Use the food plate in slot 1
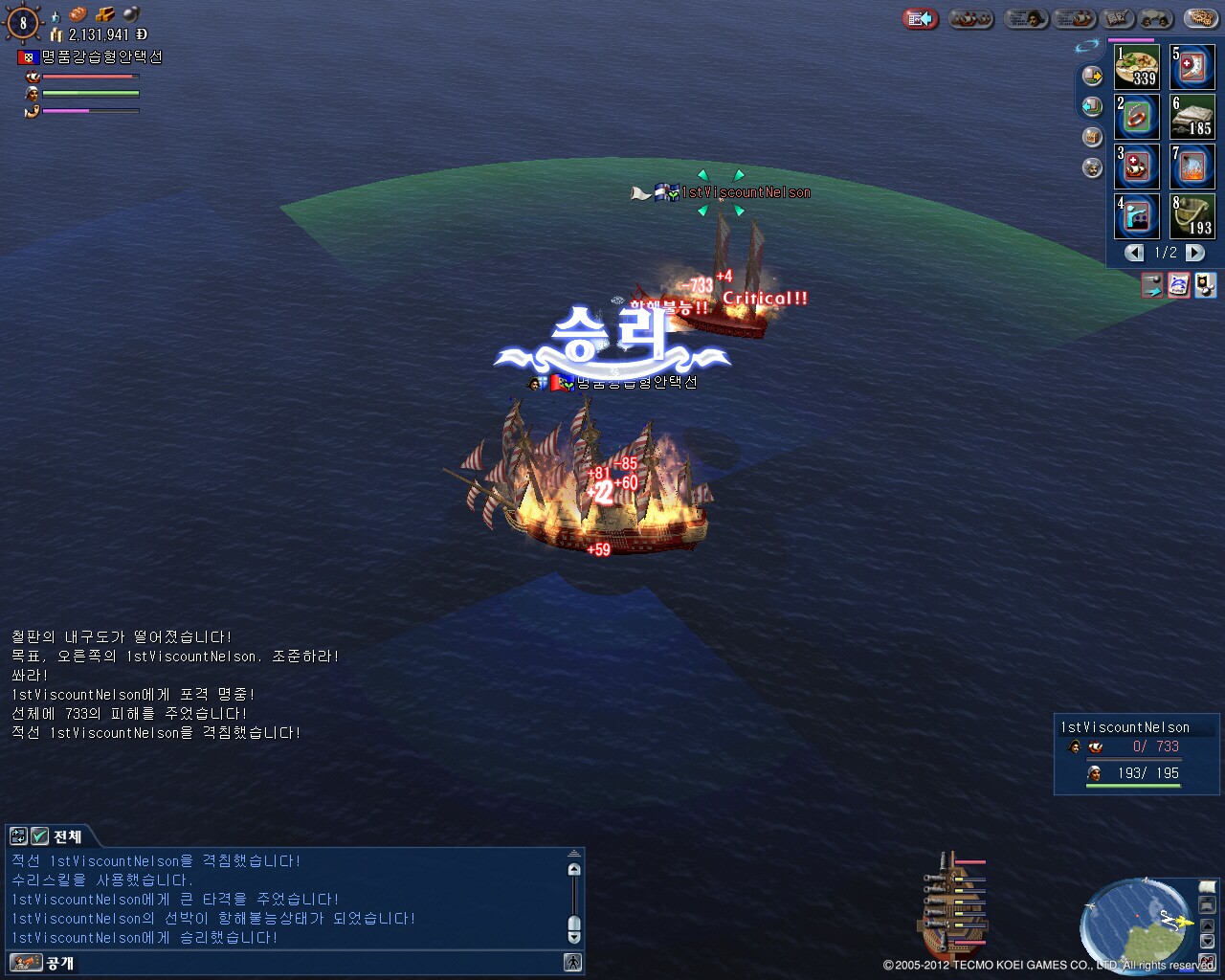Viewport: 1225px width, 980px height. 1137,67
